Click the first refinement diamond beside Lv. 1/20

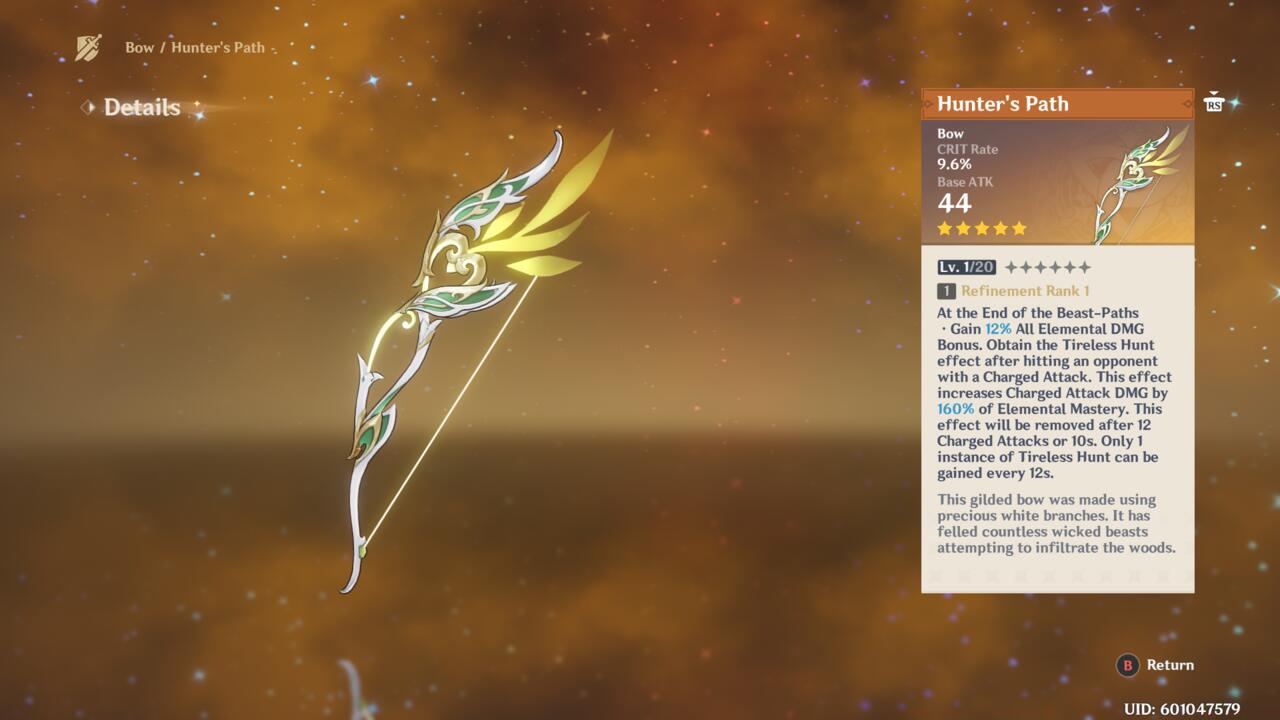(x=1011, y=267)
